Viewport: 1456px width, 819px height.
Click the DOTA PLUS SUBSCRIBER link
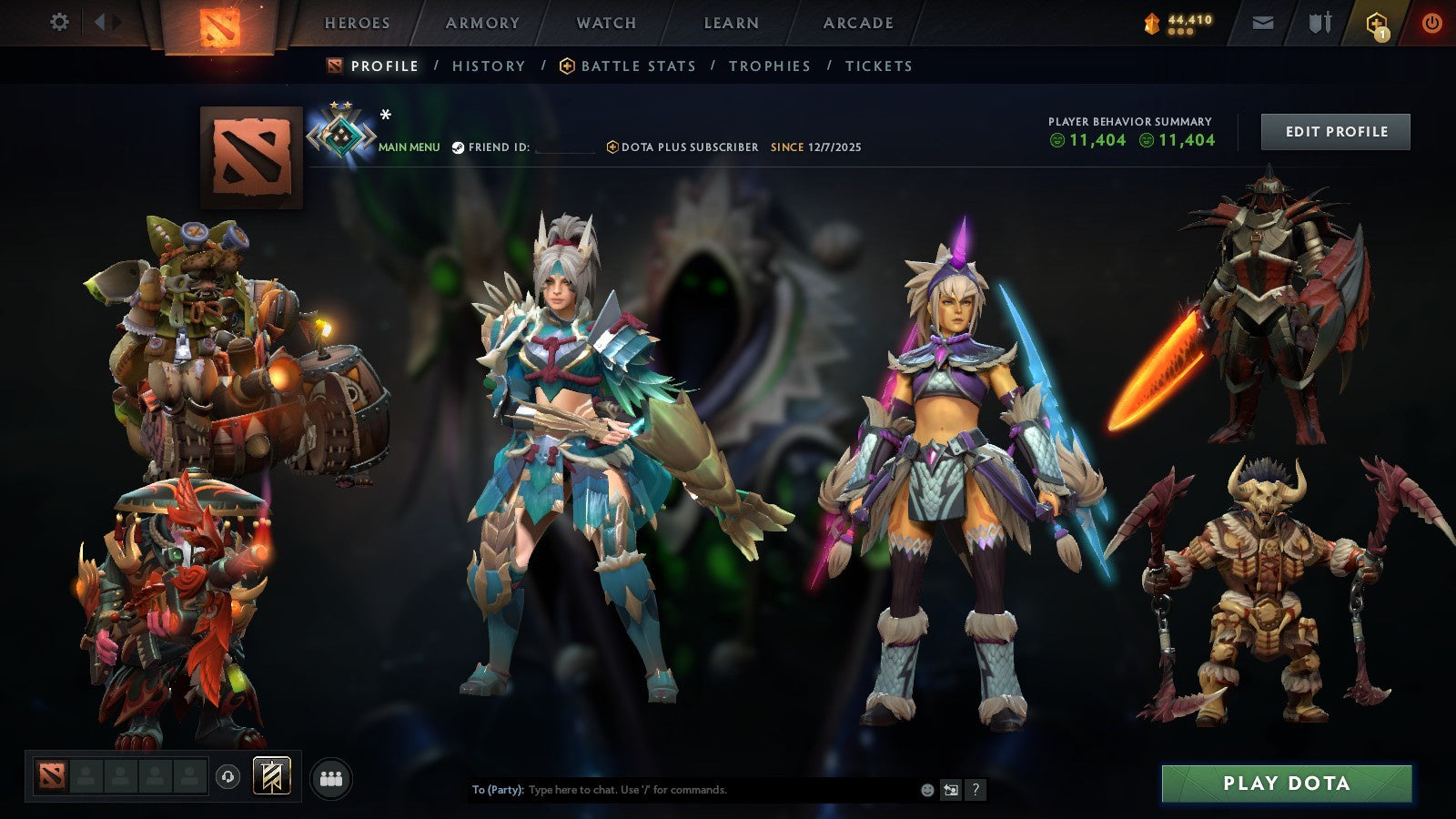coord(688,147)
